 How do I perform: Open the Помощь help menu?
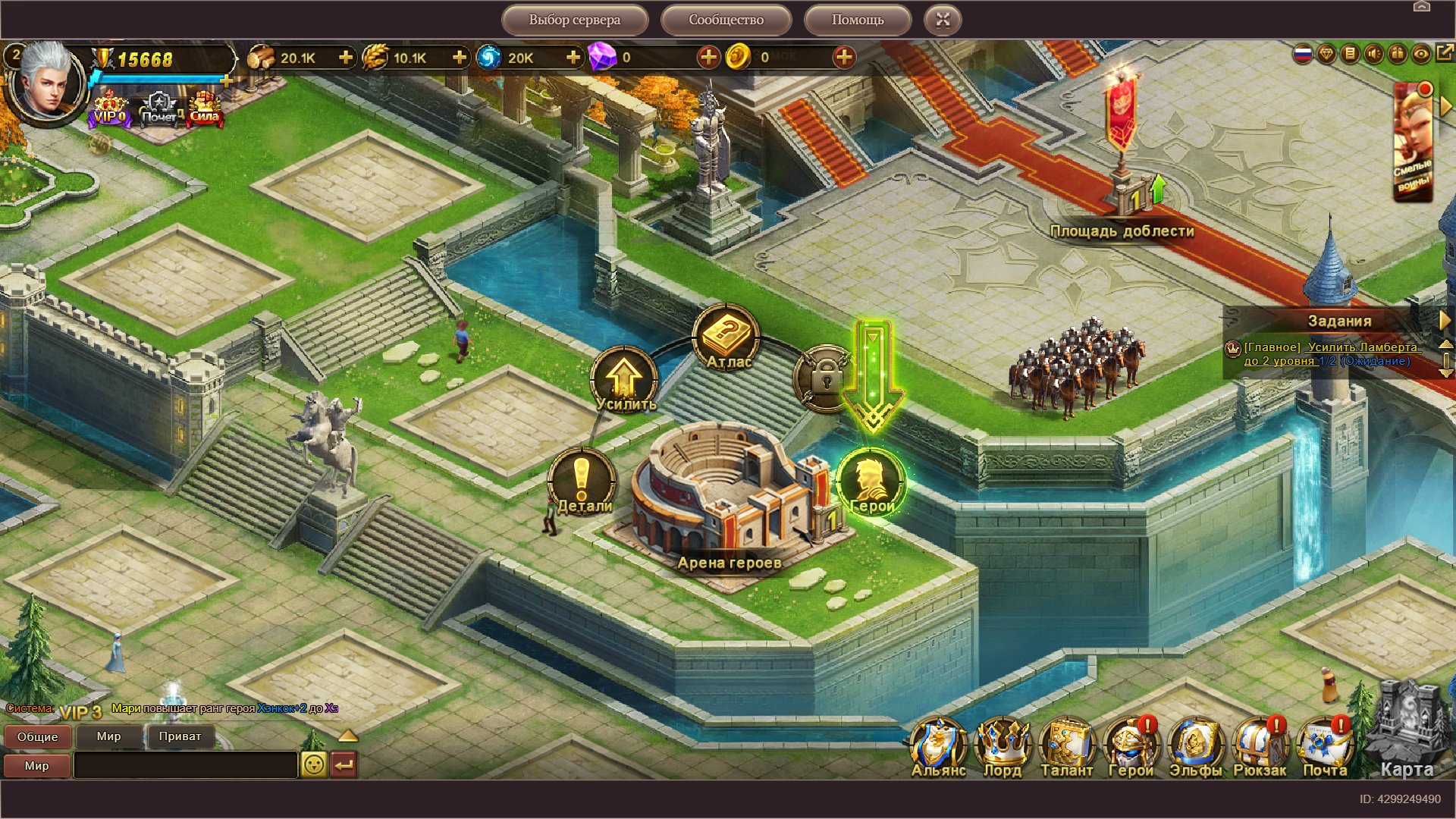857,20
